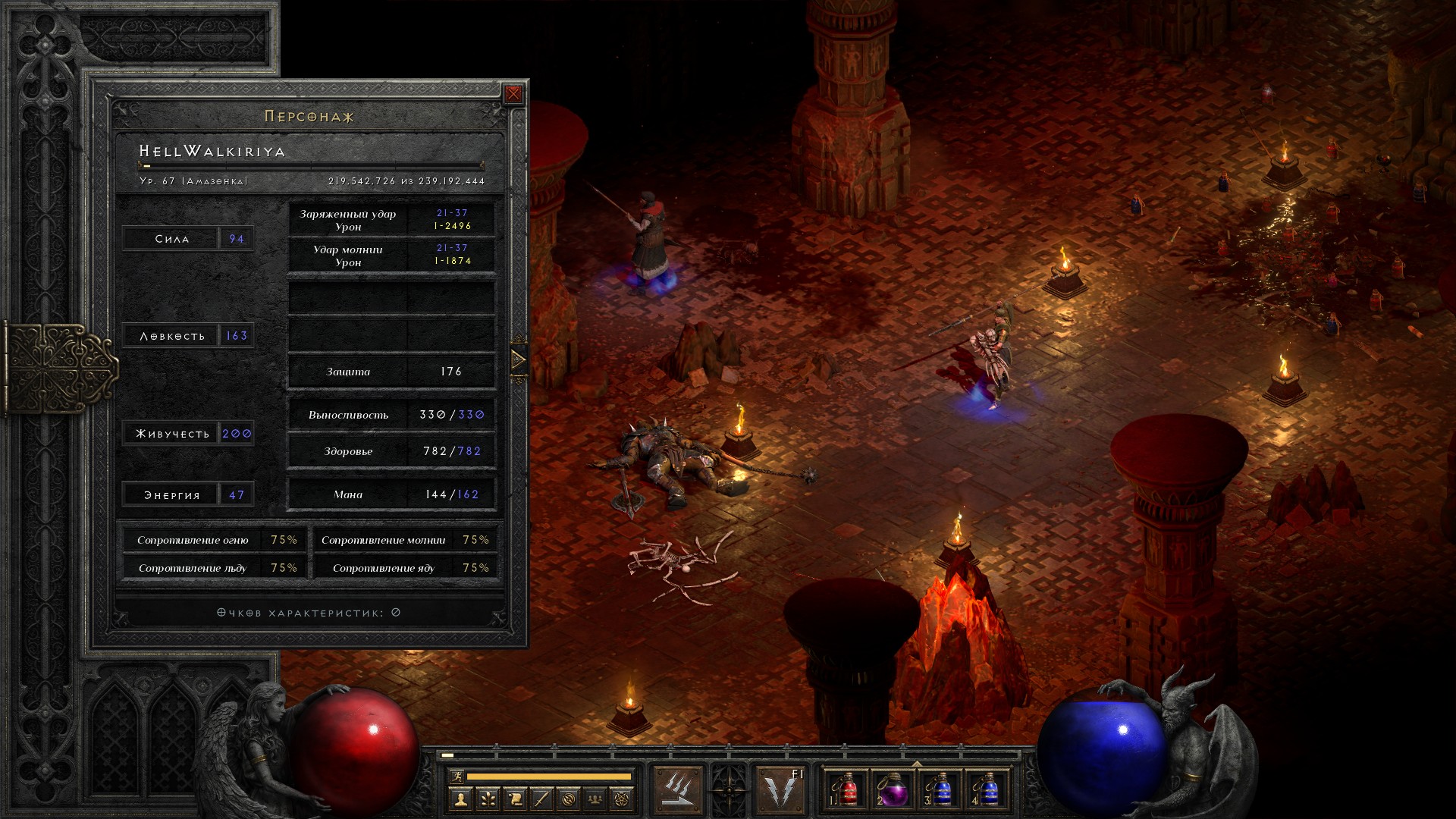1456x819 pixels.
Task: Expand the belt with the small arrow
Action: (x=917, y=764)
